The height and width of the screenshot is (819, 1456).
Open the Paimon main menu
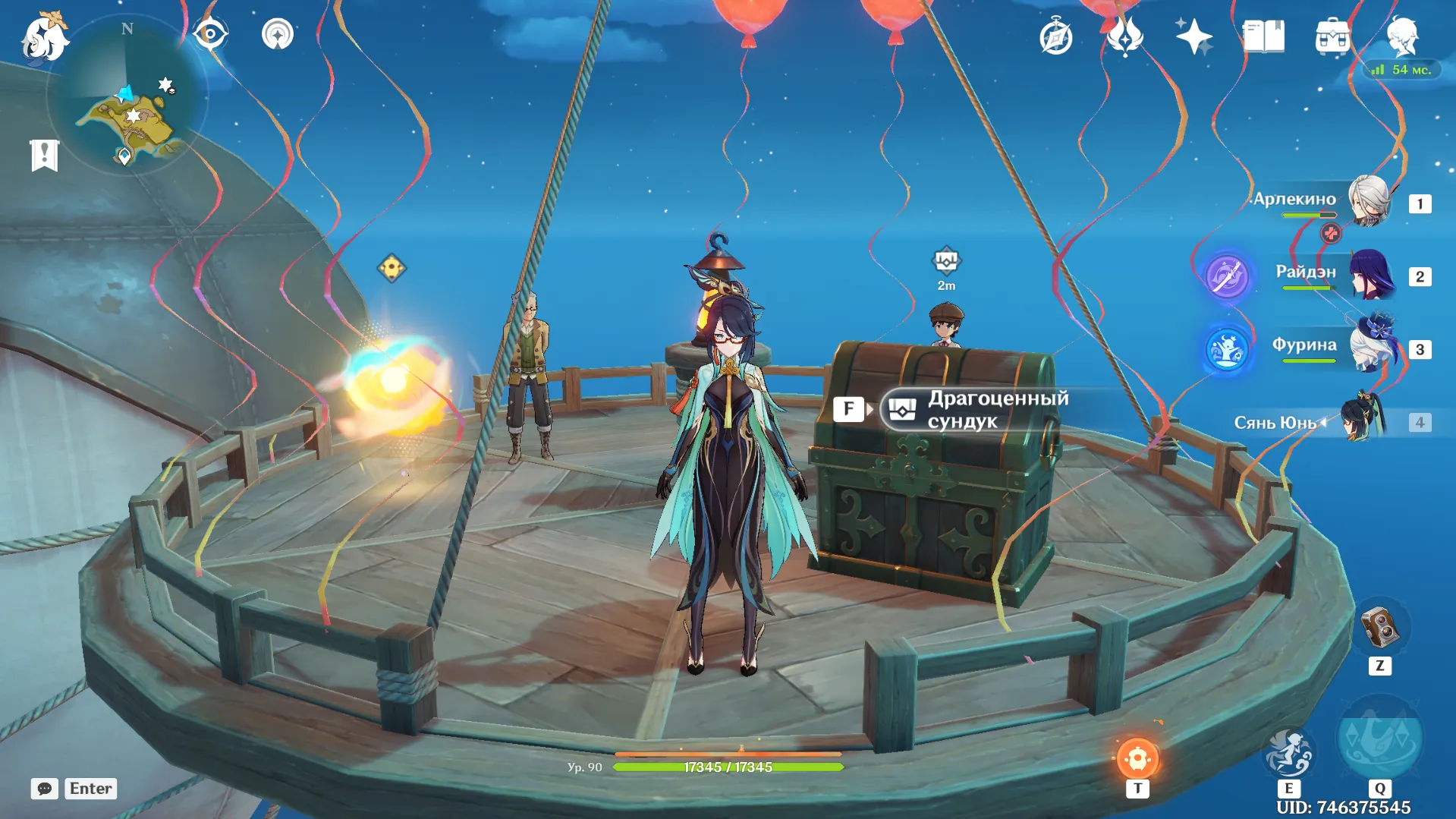[x=44, y=36]
